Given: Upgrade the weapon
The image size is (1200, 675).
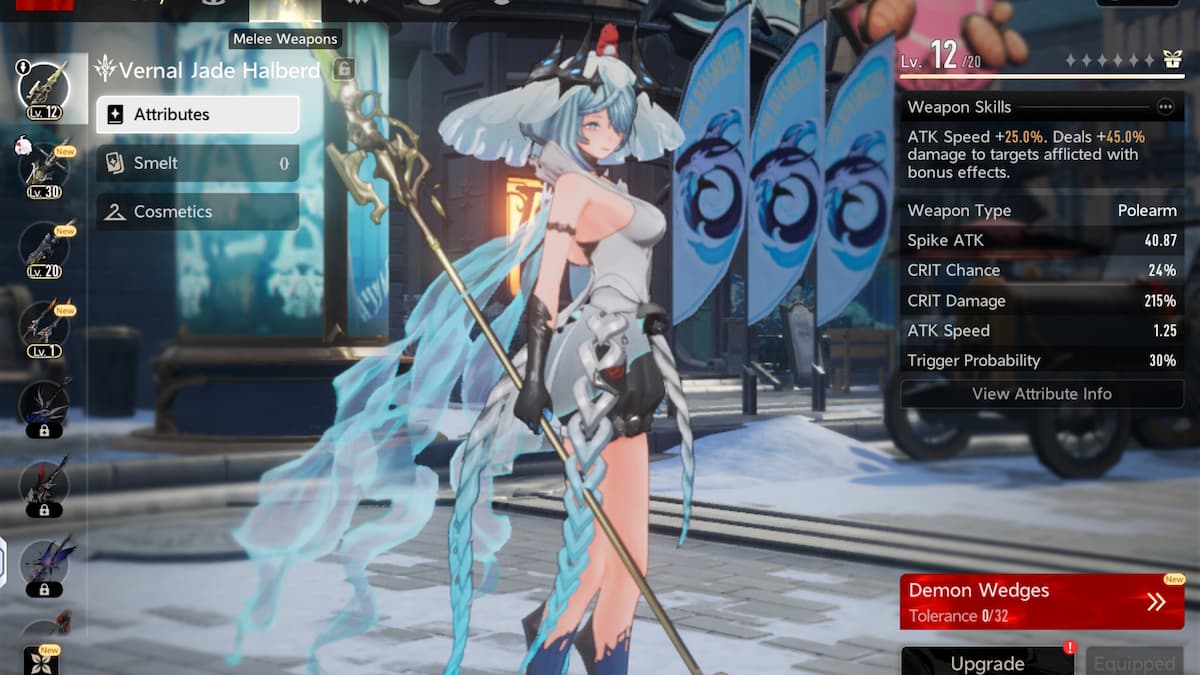Looking at the screenshot, I should [x=987, y=662].
